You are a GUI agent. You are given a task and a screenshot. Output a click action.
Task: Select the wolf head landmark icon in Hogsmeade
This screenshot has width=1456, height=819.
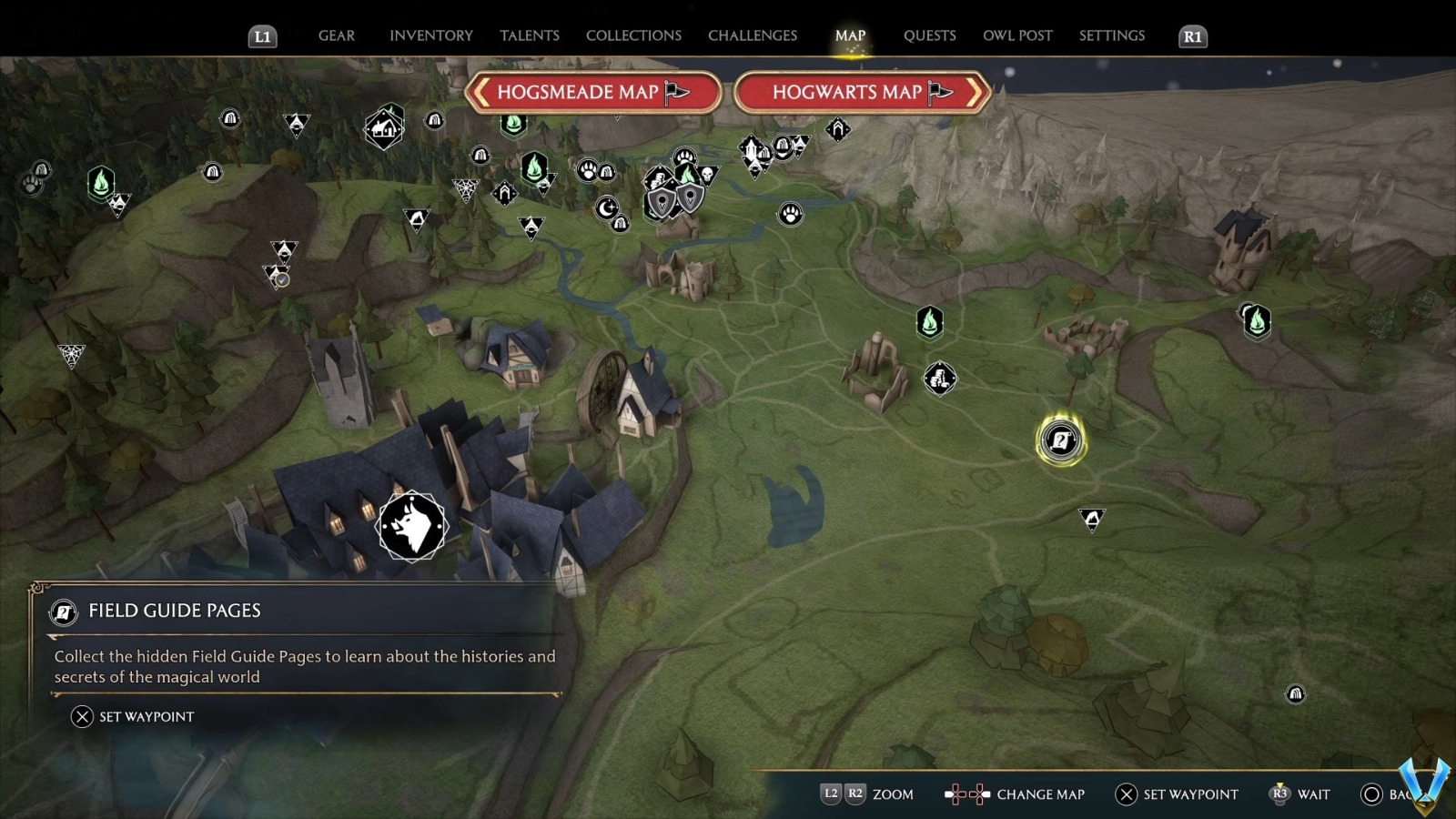tap(411, 528)
